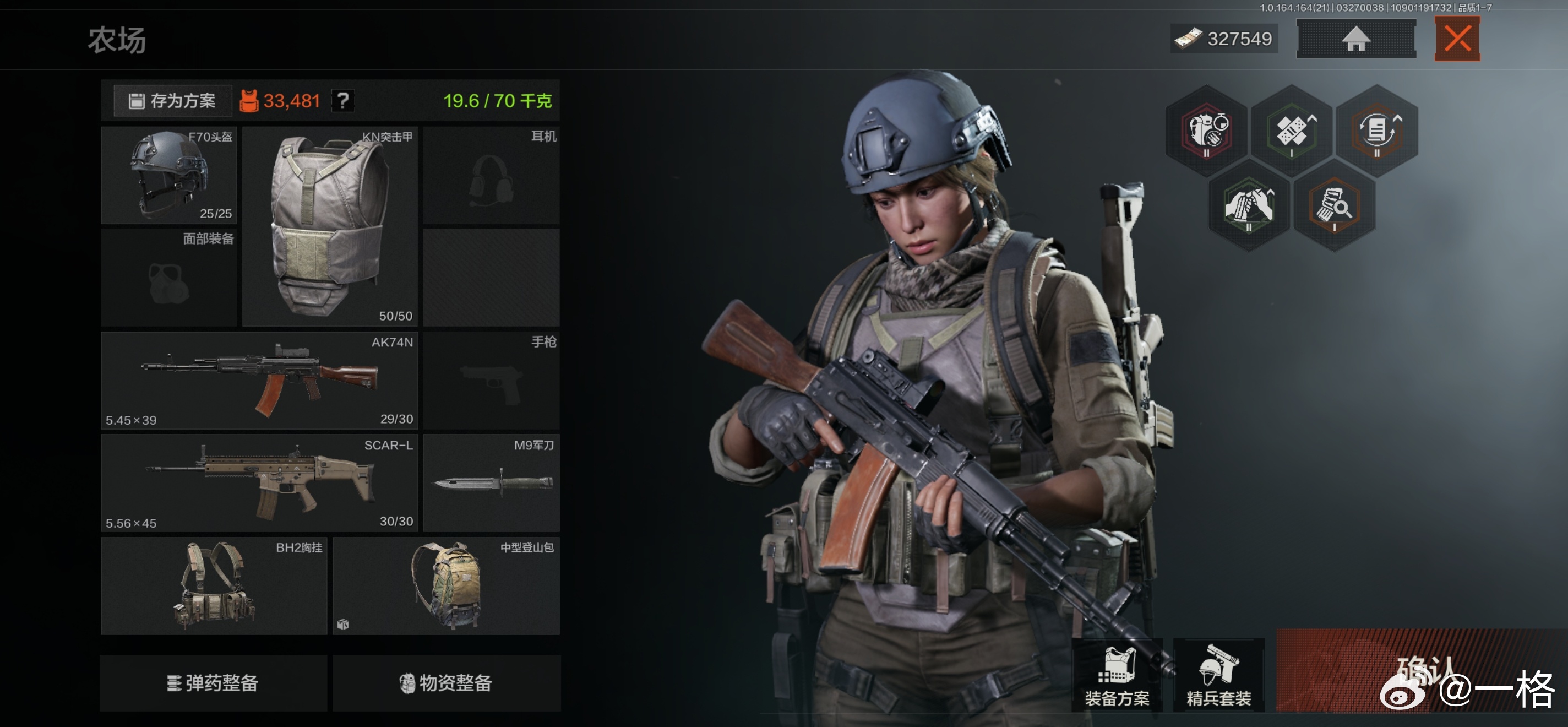Select the SCAR-L rifle slot

pos(259,483)
